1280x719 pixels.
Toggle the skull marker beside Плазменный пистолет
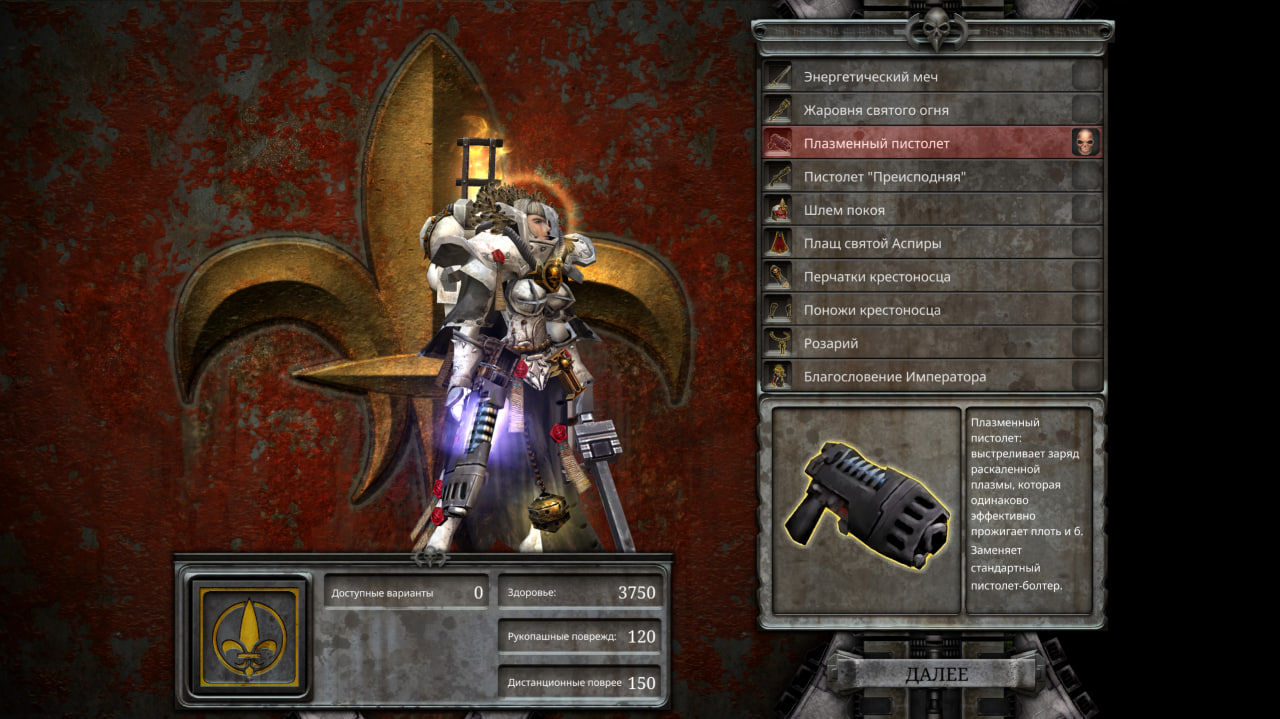[1085, 143]
